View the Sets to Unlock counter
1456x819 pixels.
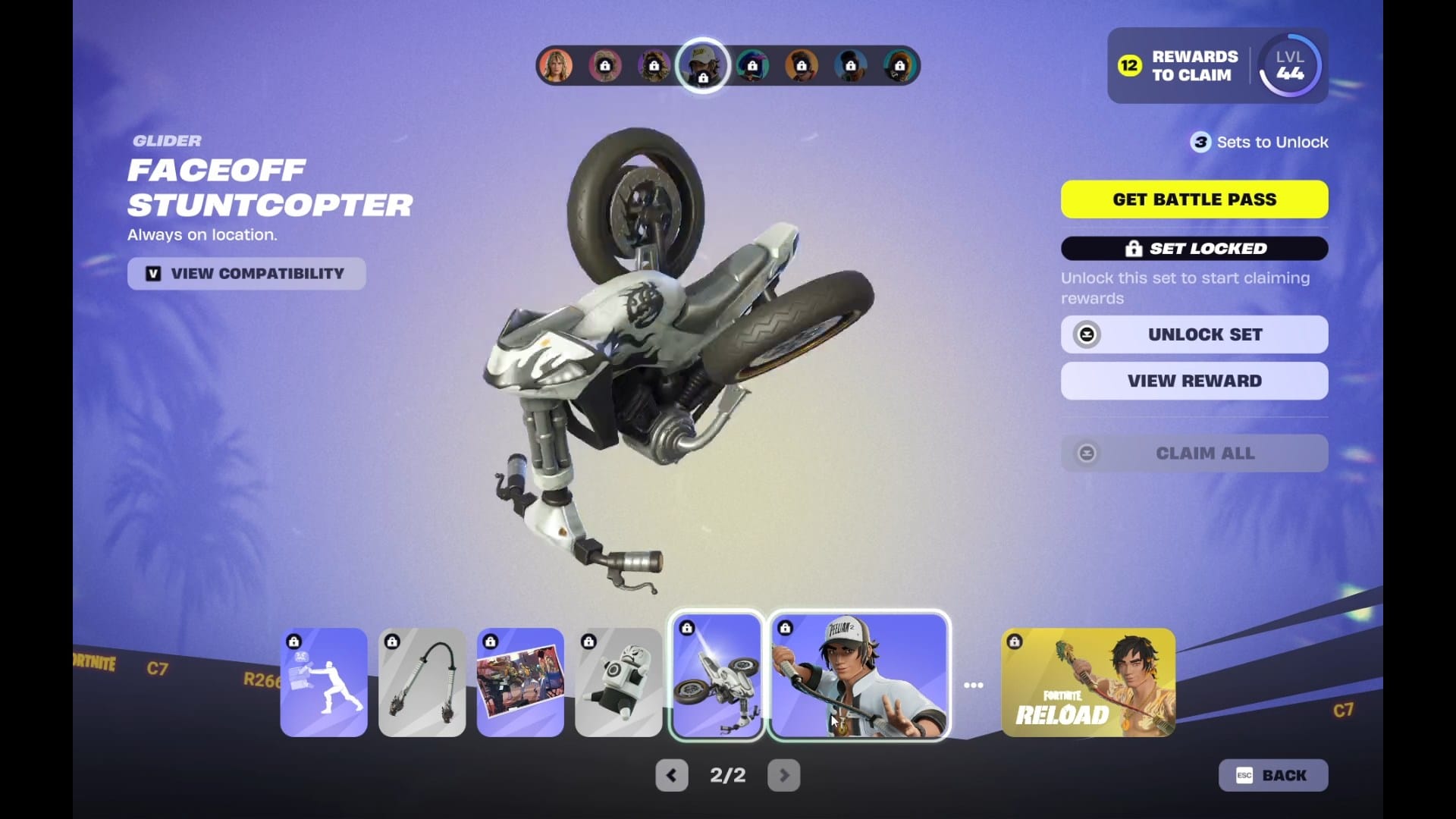(x=1260, y=143)
